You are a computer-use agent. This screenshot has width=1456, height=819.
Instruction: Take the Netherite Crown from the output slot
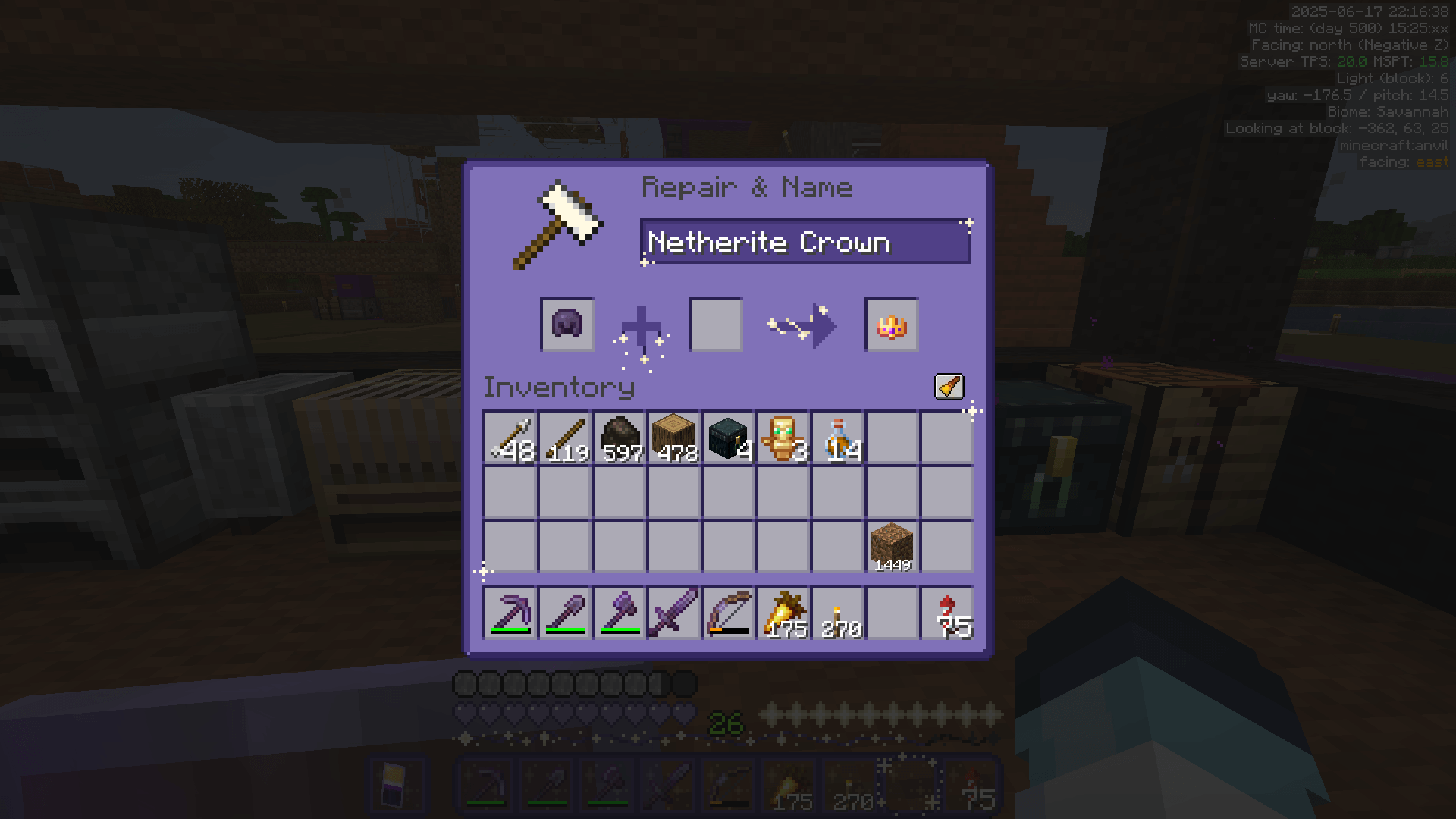892,326
